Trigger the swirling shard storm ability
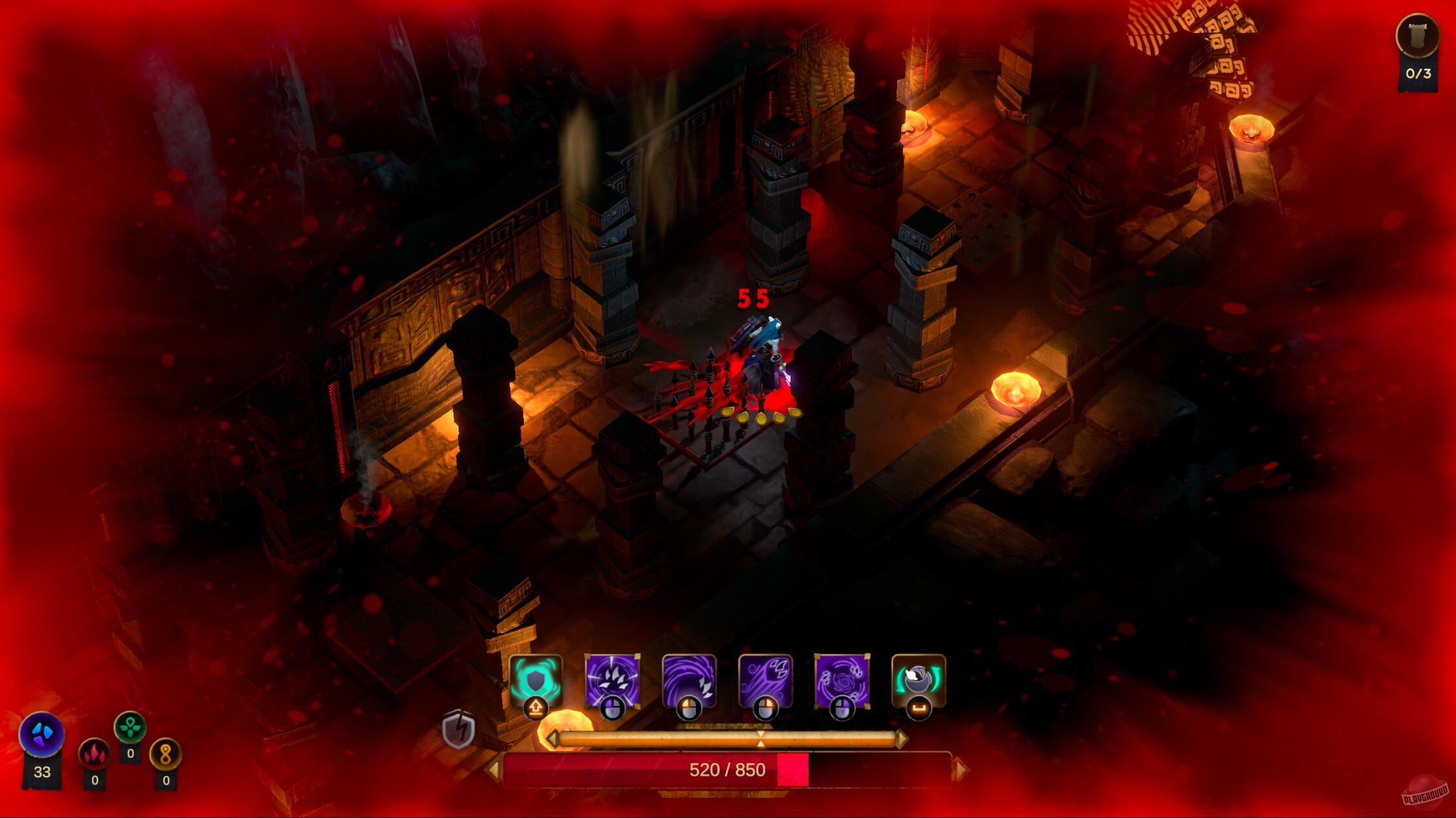This screenshot has height=818, width=1456. [842, 678]
